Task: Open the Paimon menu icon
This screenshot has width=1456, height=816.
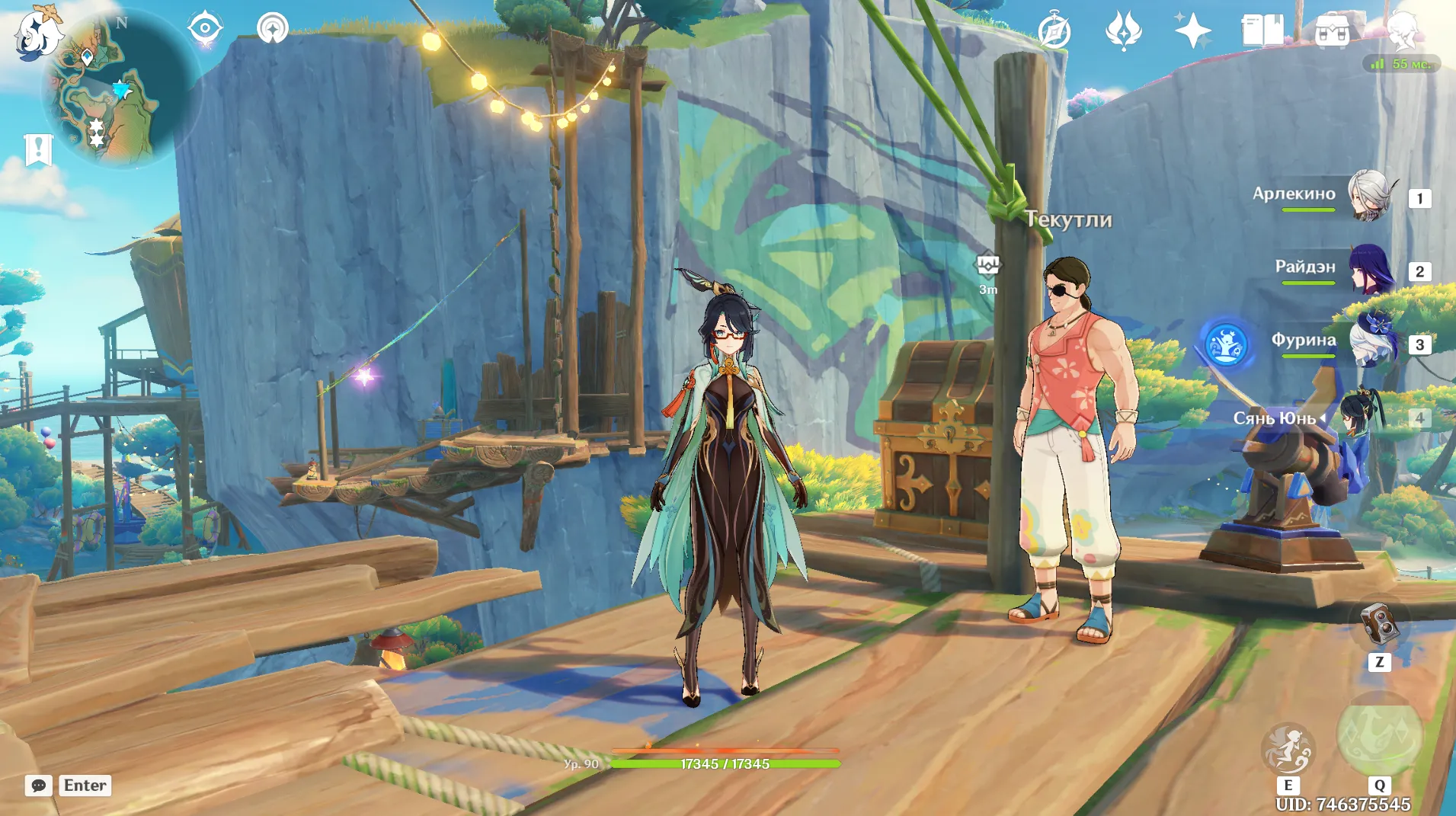Action: (37, 32)
